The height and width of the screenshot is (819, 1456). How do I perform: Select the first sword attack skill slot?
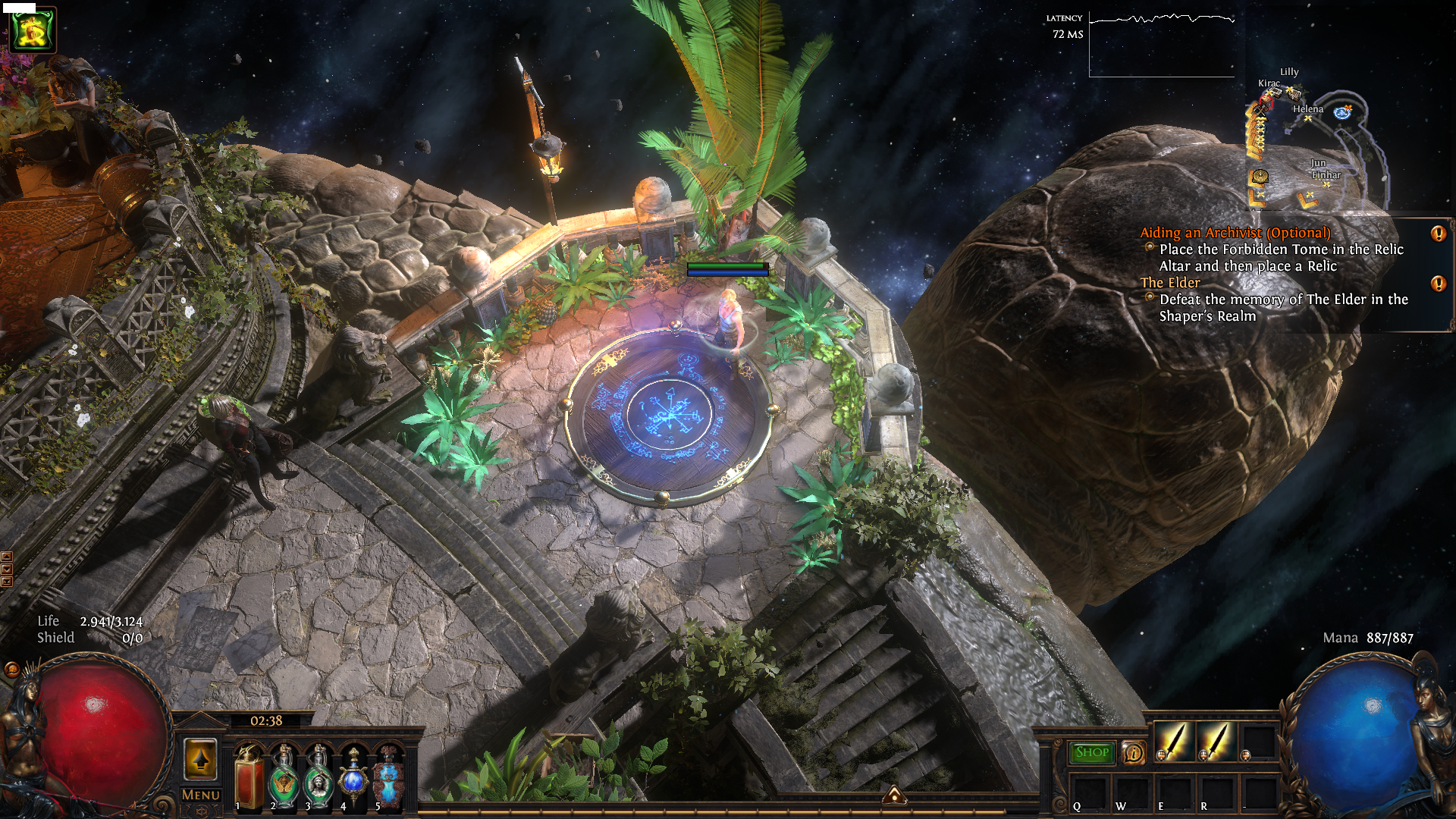click(x=1174, y=741)
